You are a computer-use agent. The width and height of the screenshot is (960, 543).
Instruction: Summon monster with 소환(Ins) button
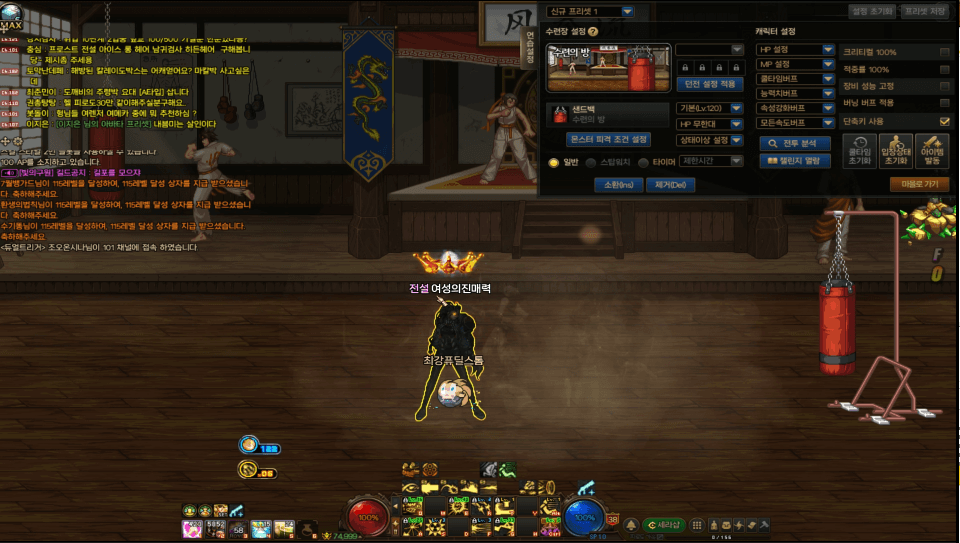pos(613,184)
